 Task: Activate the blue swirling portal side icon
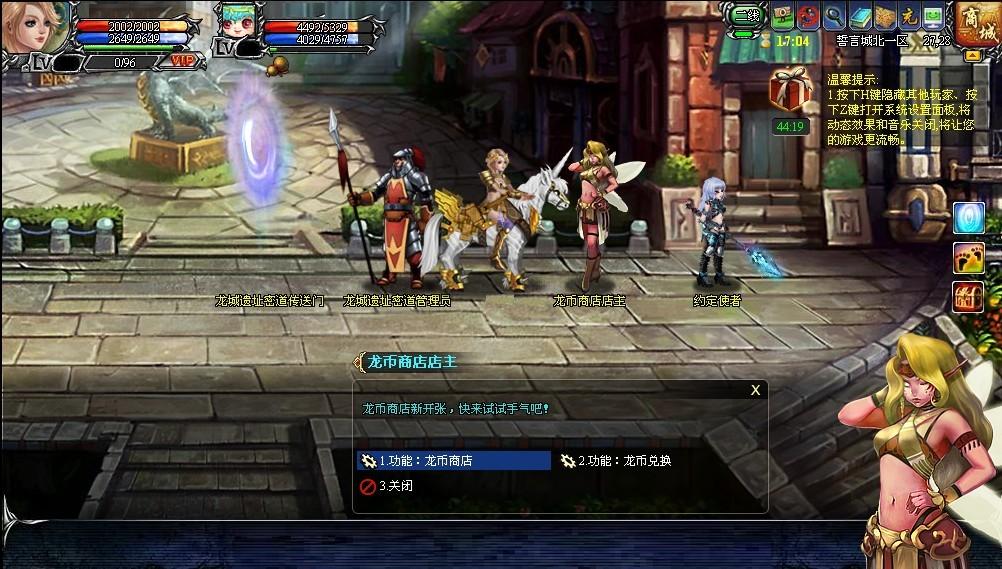(968, 218)
